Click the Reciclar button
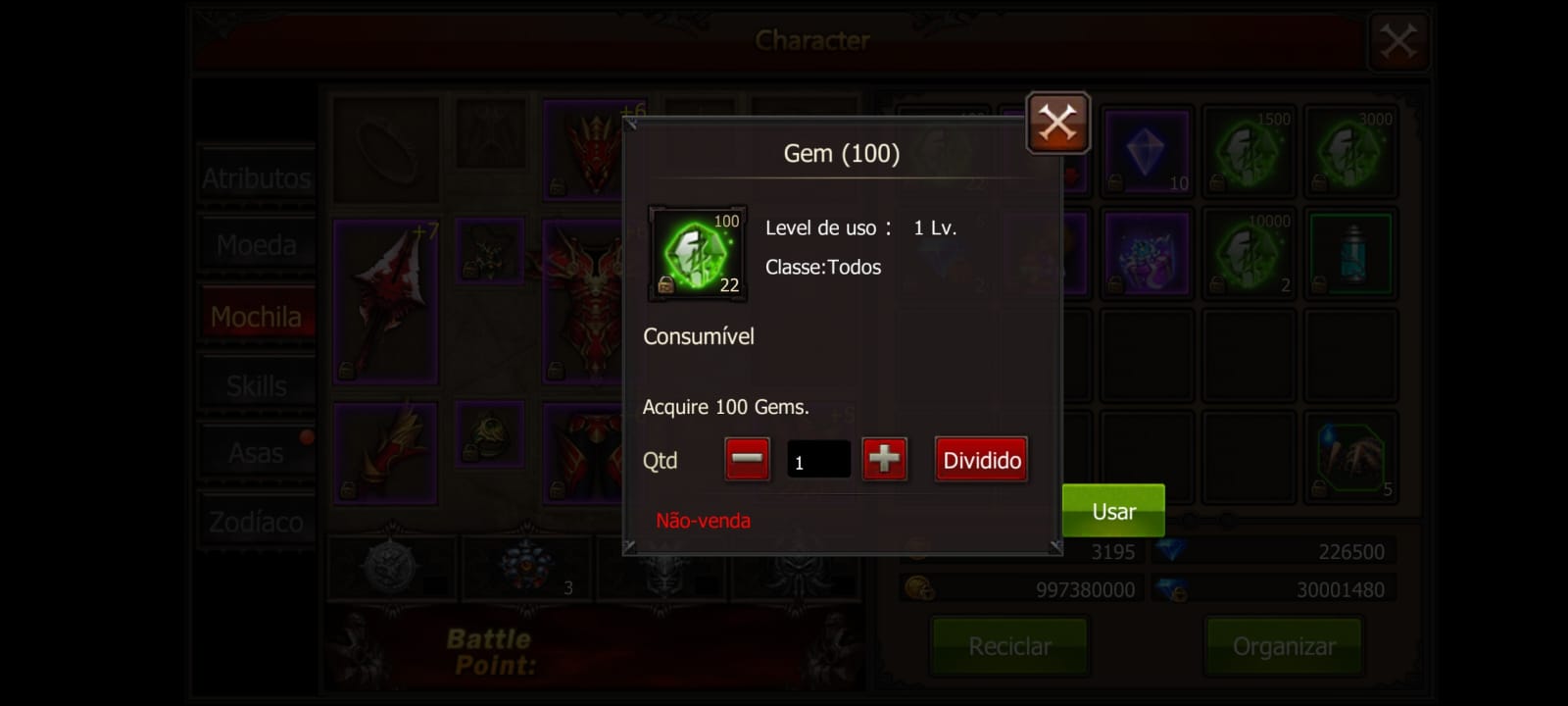Screen dimensions: 1568x706 tap(1009, 646)
